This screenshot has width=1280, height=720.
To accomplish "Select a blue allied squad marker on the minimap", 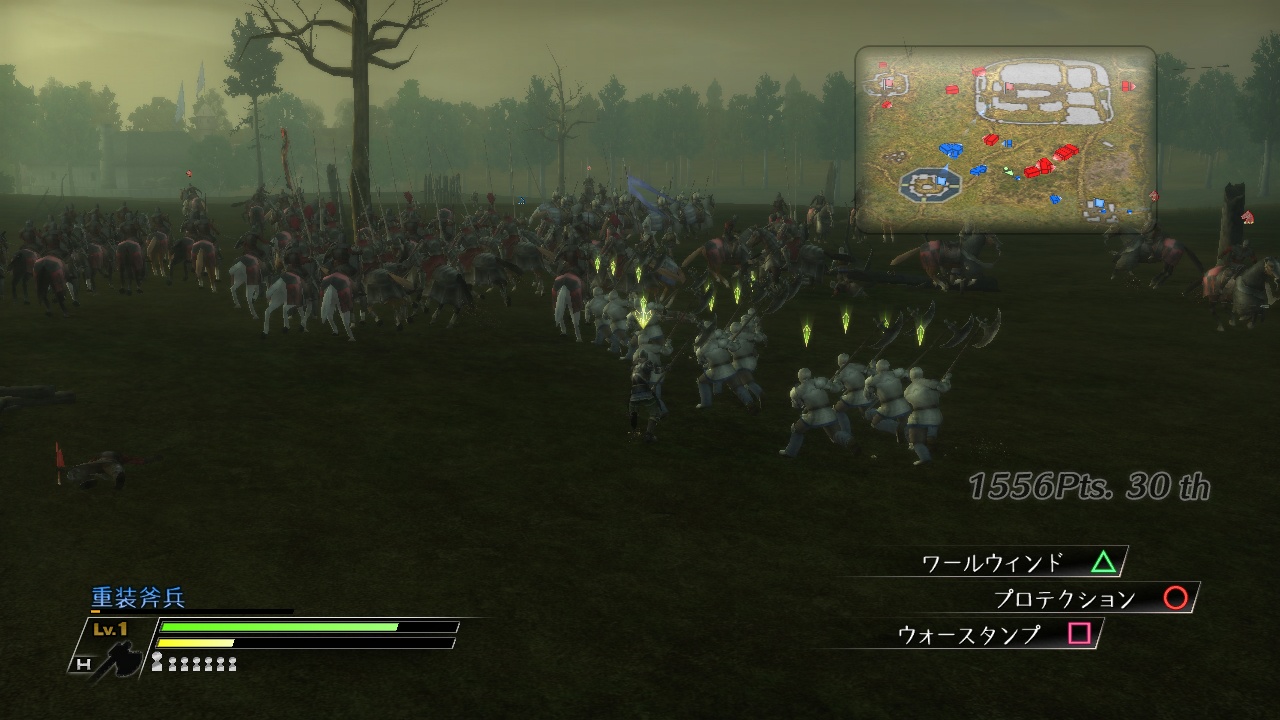I will 953,149.
